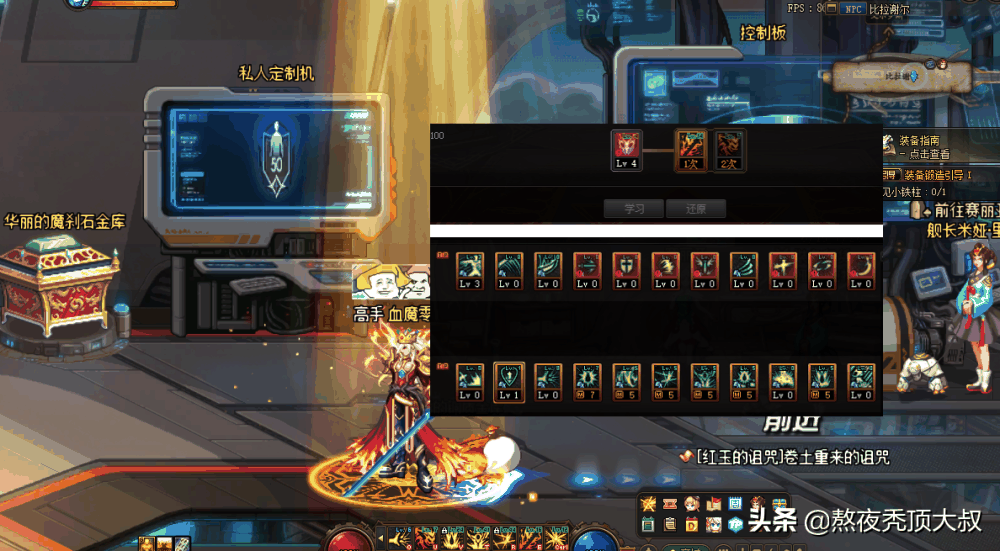This screenshot has width=1000, height=551.
Task: Pick the red crescent skill icon
Action: (861, 270)
